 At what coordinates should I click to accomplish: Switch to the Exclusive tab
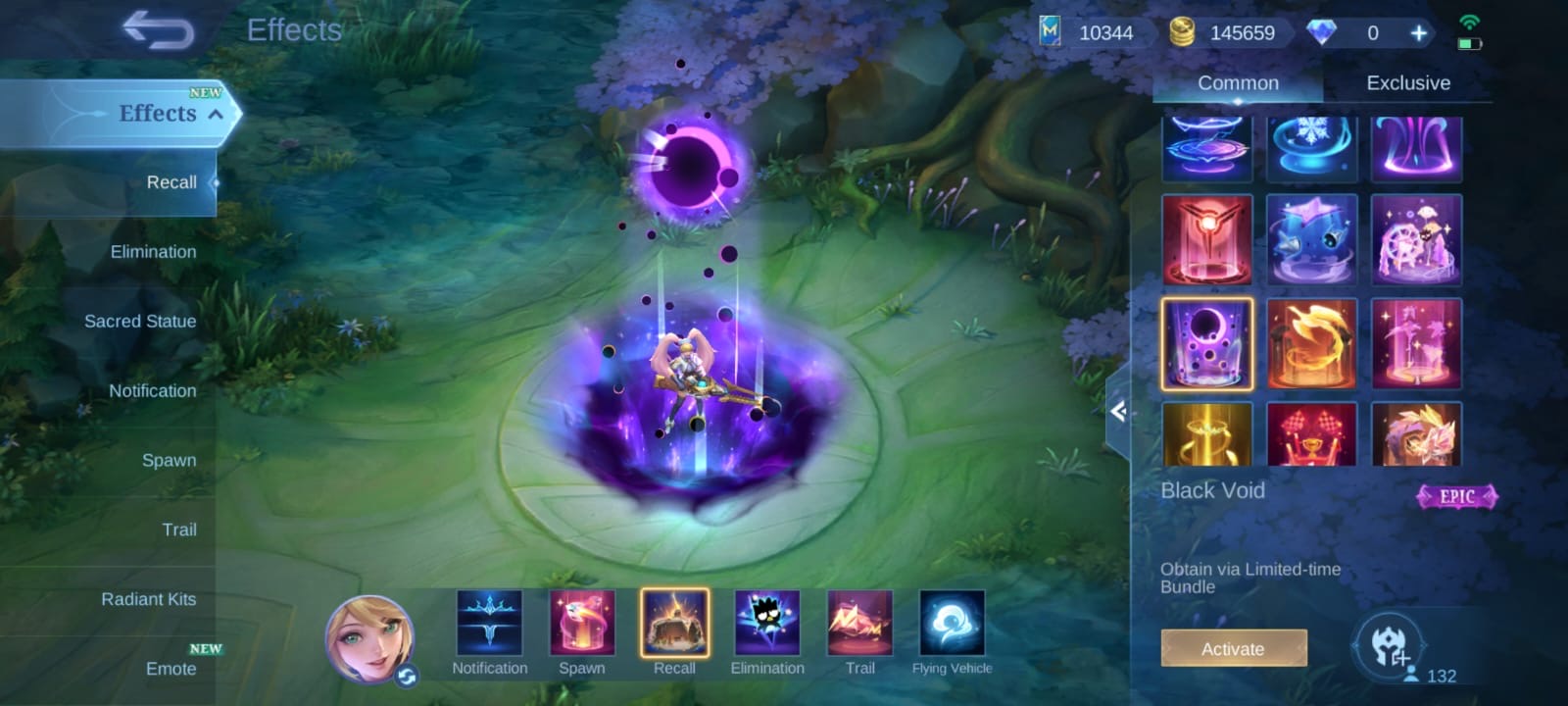pyautogui.click(x=1407, y=83)
